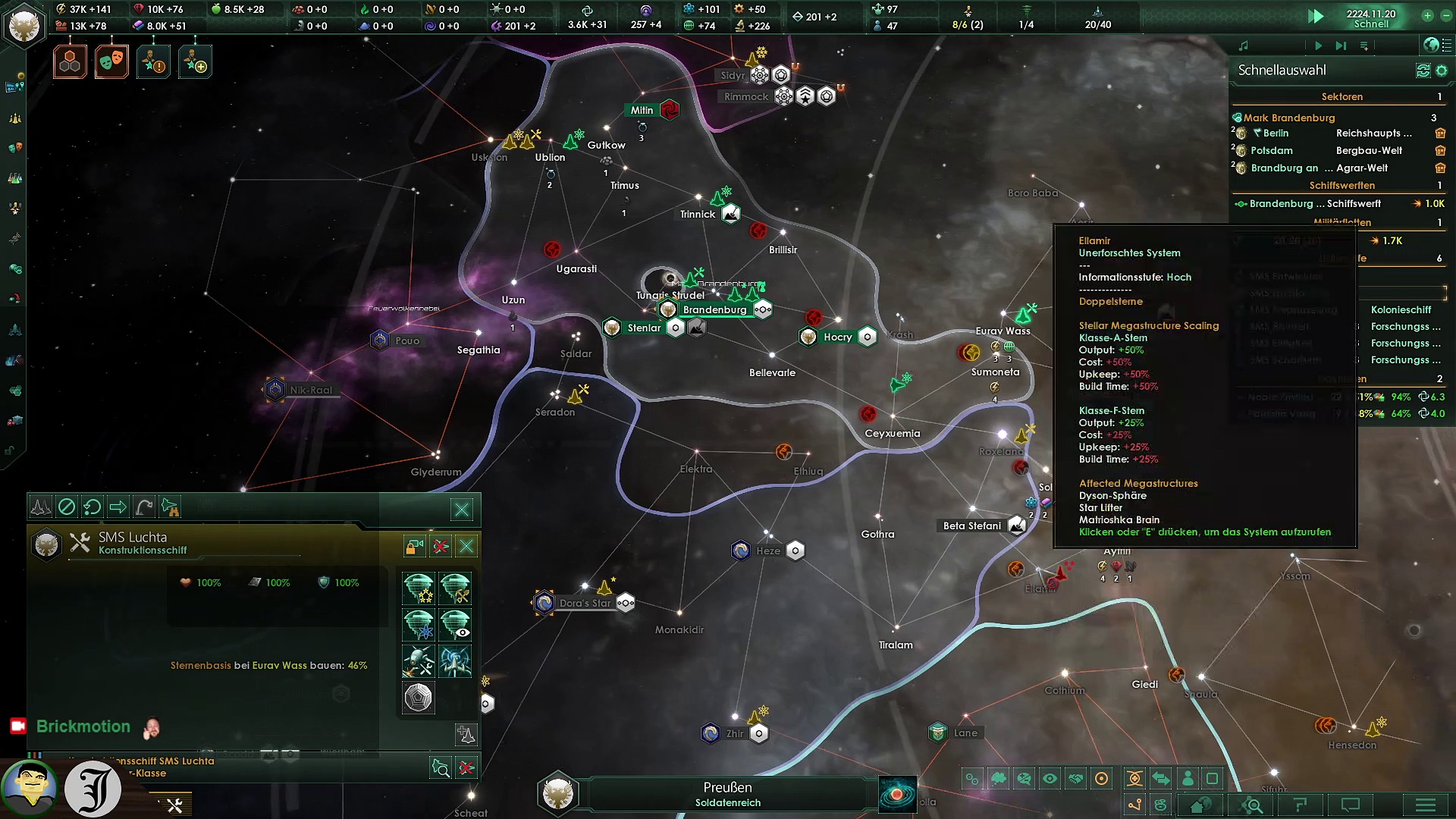Open the empire emblem at top-left corner
Viewport: 1456px width, 819px height.
[x=24, y=26]
